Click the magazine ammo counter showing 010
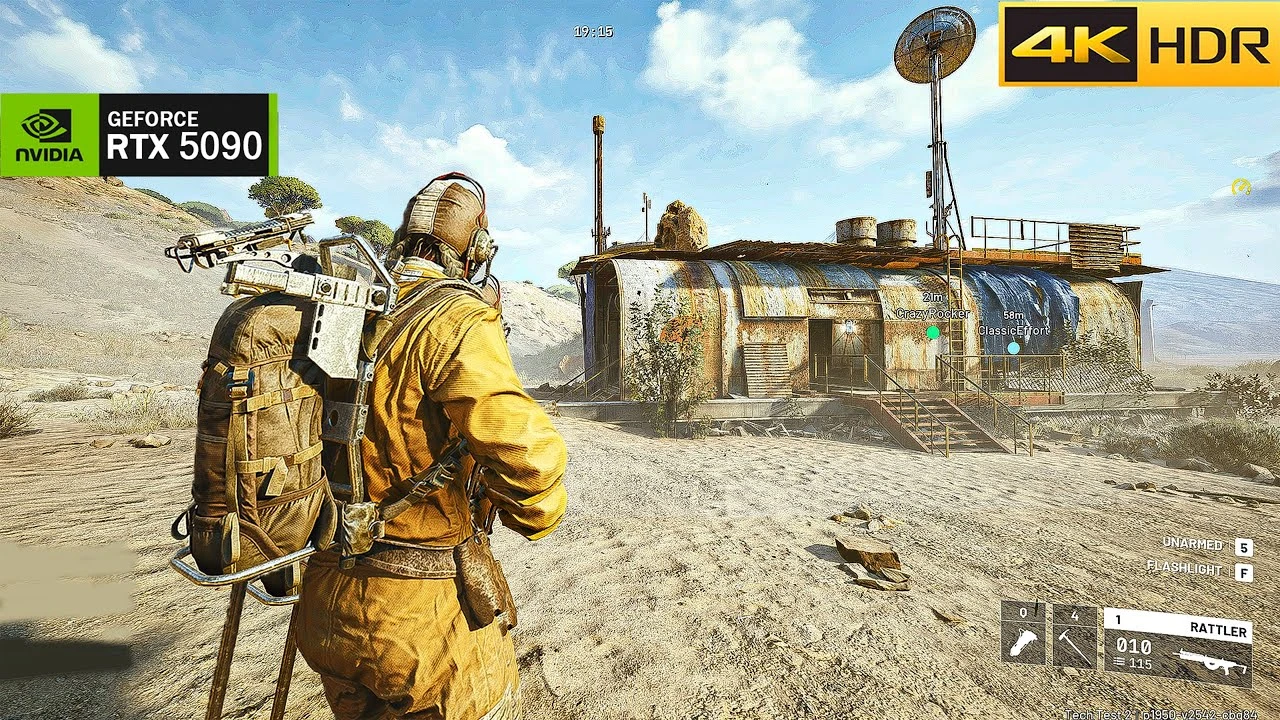This screenshot has width=1280, height=720. (x=1133, y=645)
